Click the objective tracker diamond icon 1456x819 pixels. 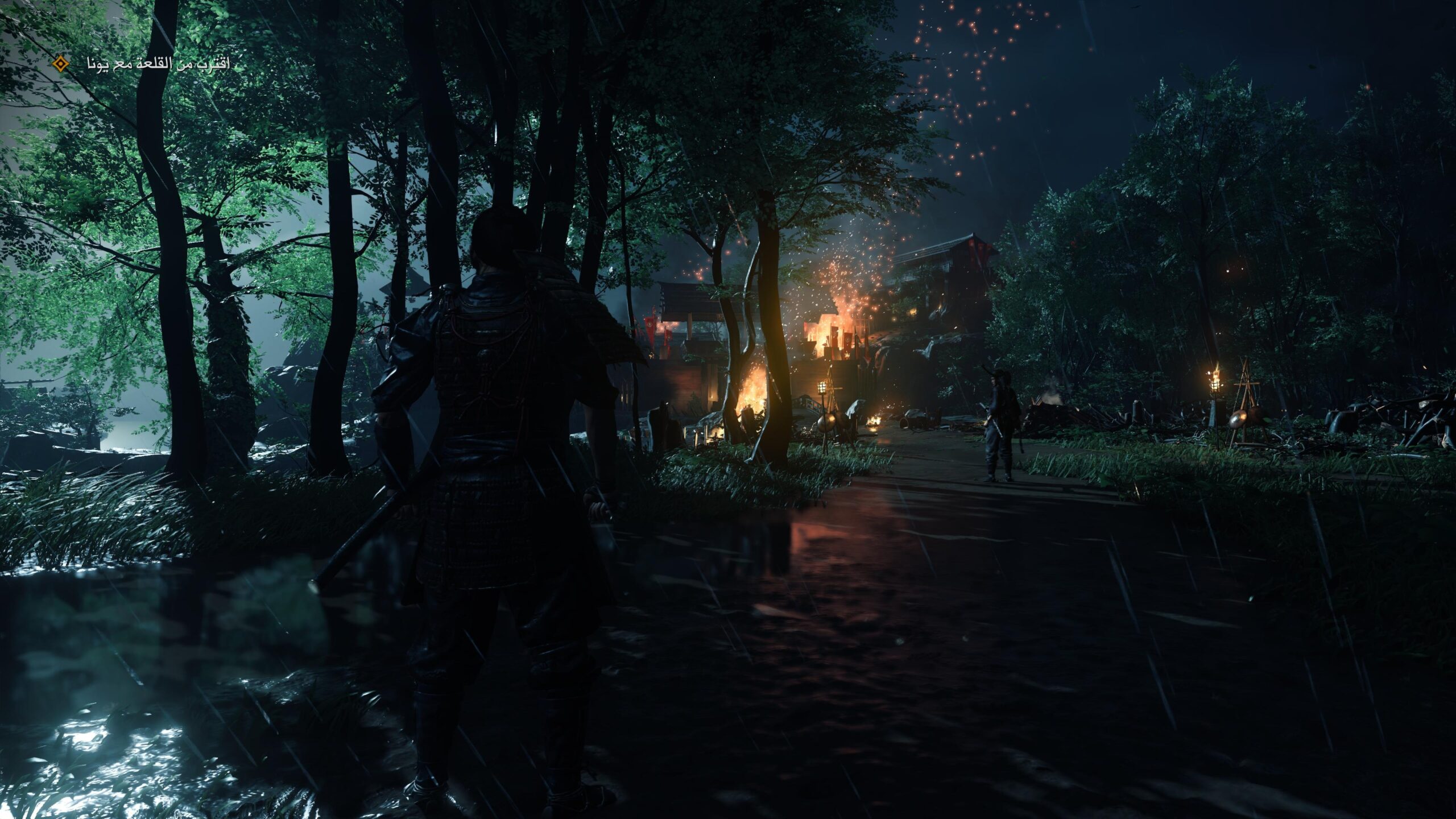point(60,64)
